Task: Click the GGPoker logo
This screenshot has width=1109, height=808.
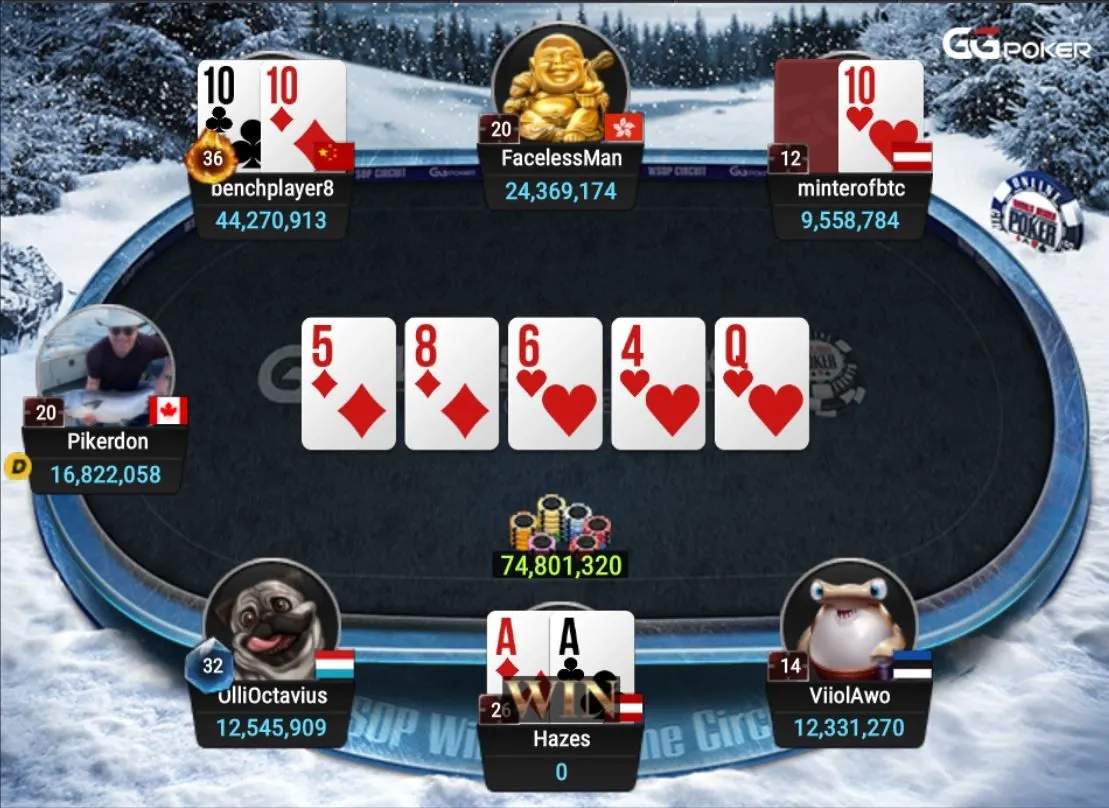Action: [x=1016, y=46]
